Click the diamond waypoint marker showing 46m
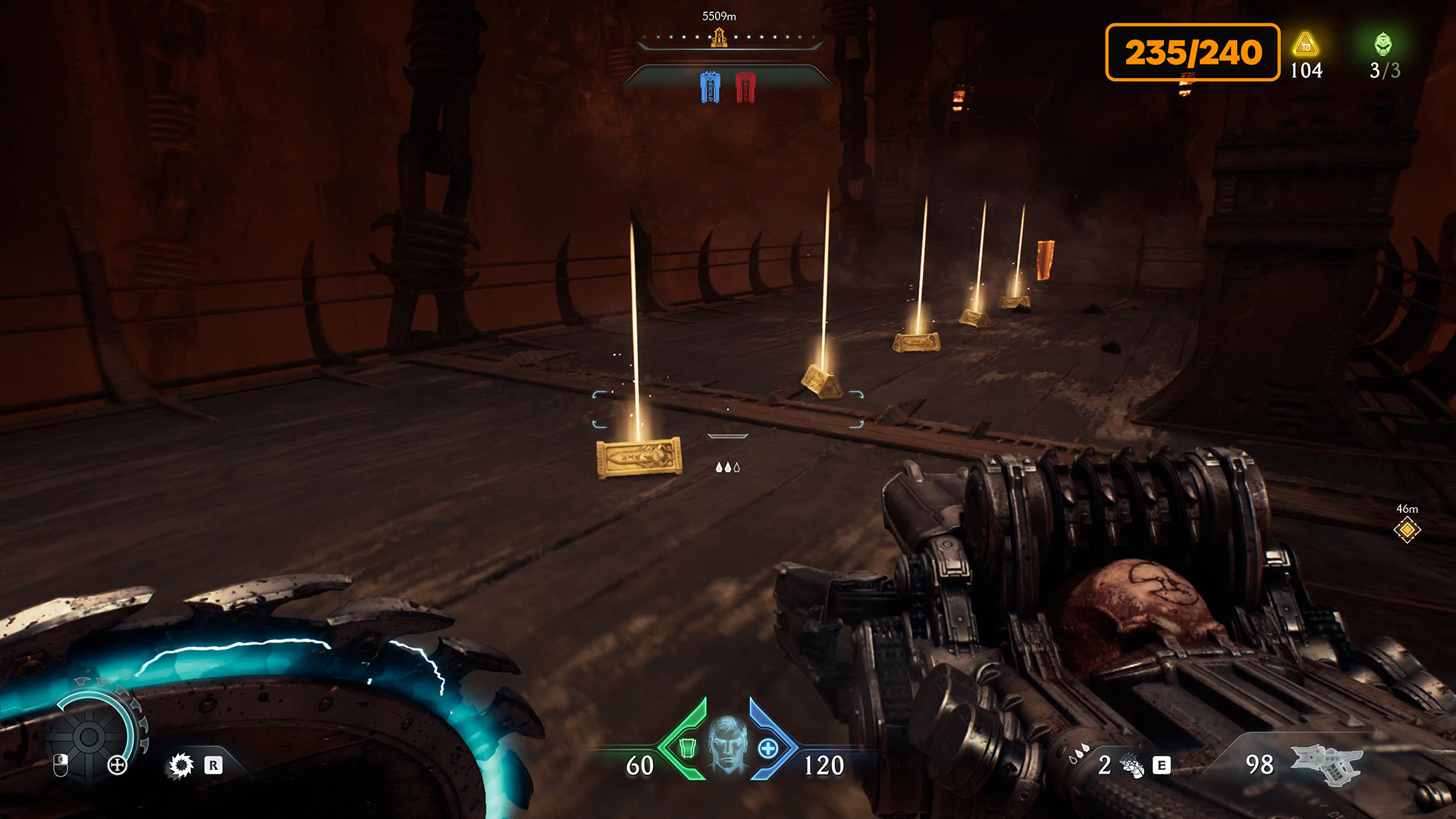This screenshot has height=819, width=1456. (1407, 530)
